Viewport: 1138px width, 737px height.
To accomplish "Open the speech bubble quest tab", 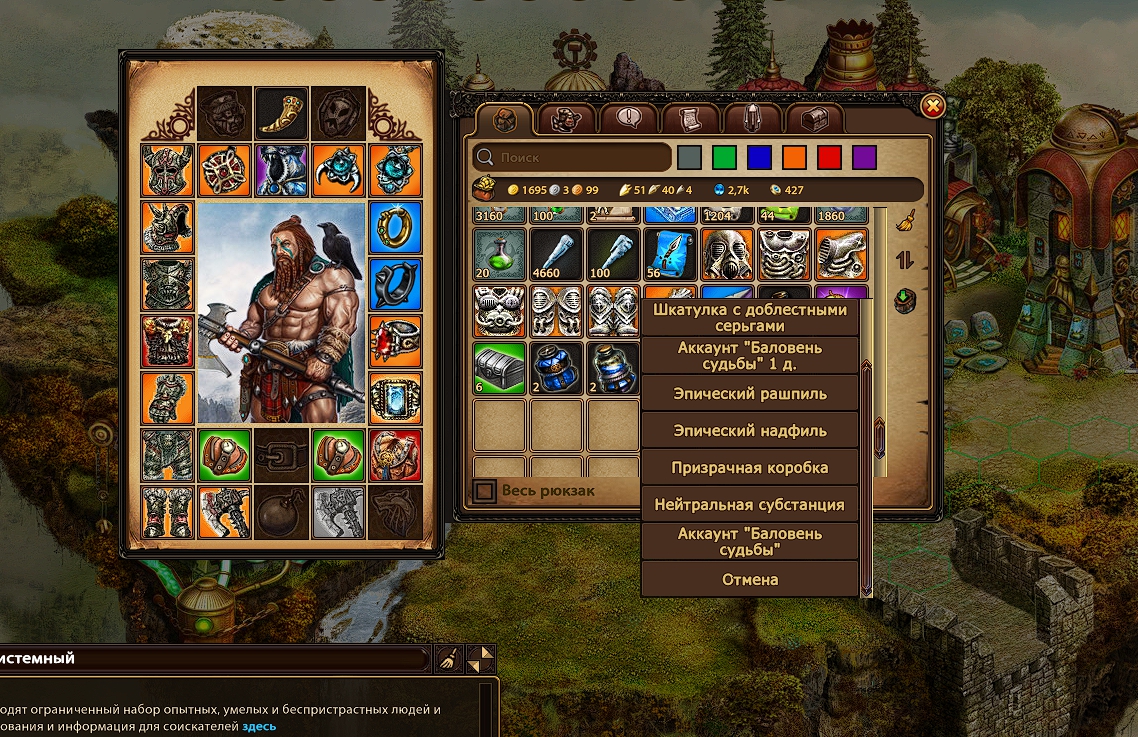I will (x=629, y=120).
